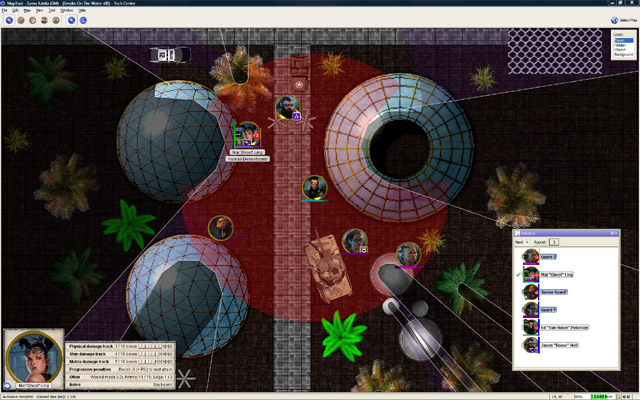Open the Map menu
This screenshot has height=400, width=640.
tap(28, 10)
